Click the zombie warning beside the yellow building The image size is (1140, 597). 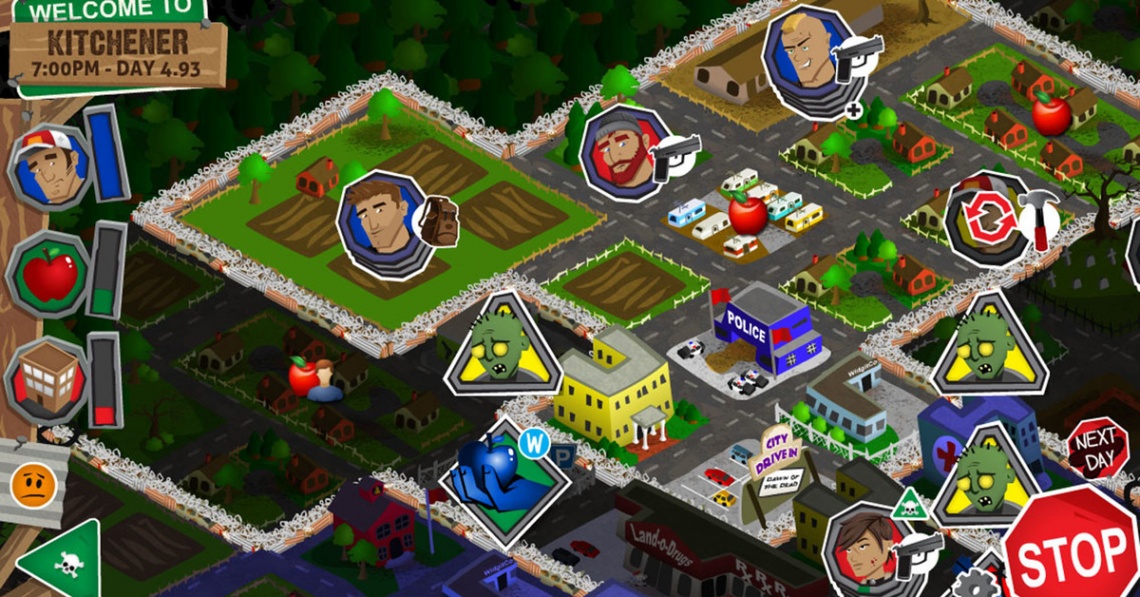point(502,347)
